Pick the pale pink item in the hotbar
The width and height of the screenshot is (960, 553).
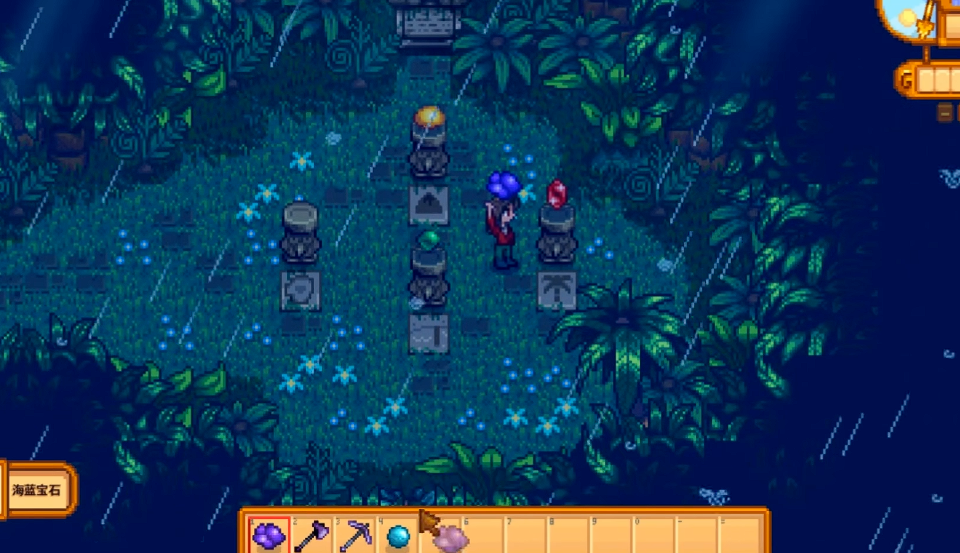point(449,538)
